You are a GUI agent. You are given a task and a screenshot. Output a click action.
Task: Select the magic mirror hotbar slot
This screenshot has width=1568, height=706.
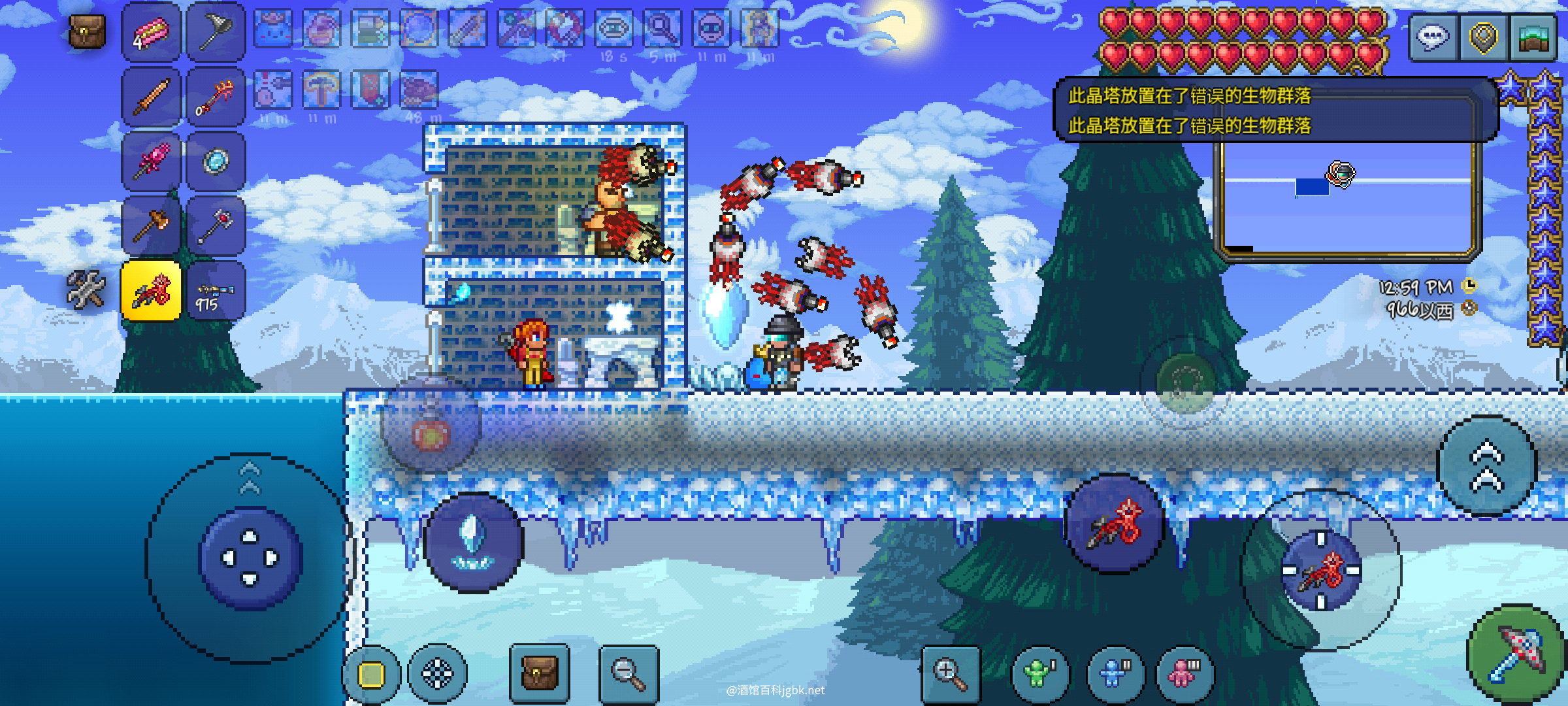click(216, 161)
